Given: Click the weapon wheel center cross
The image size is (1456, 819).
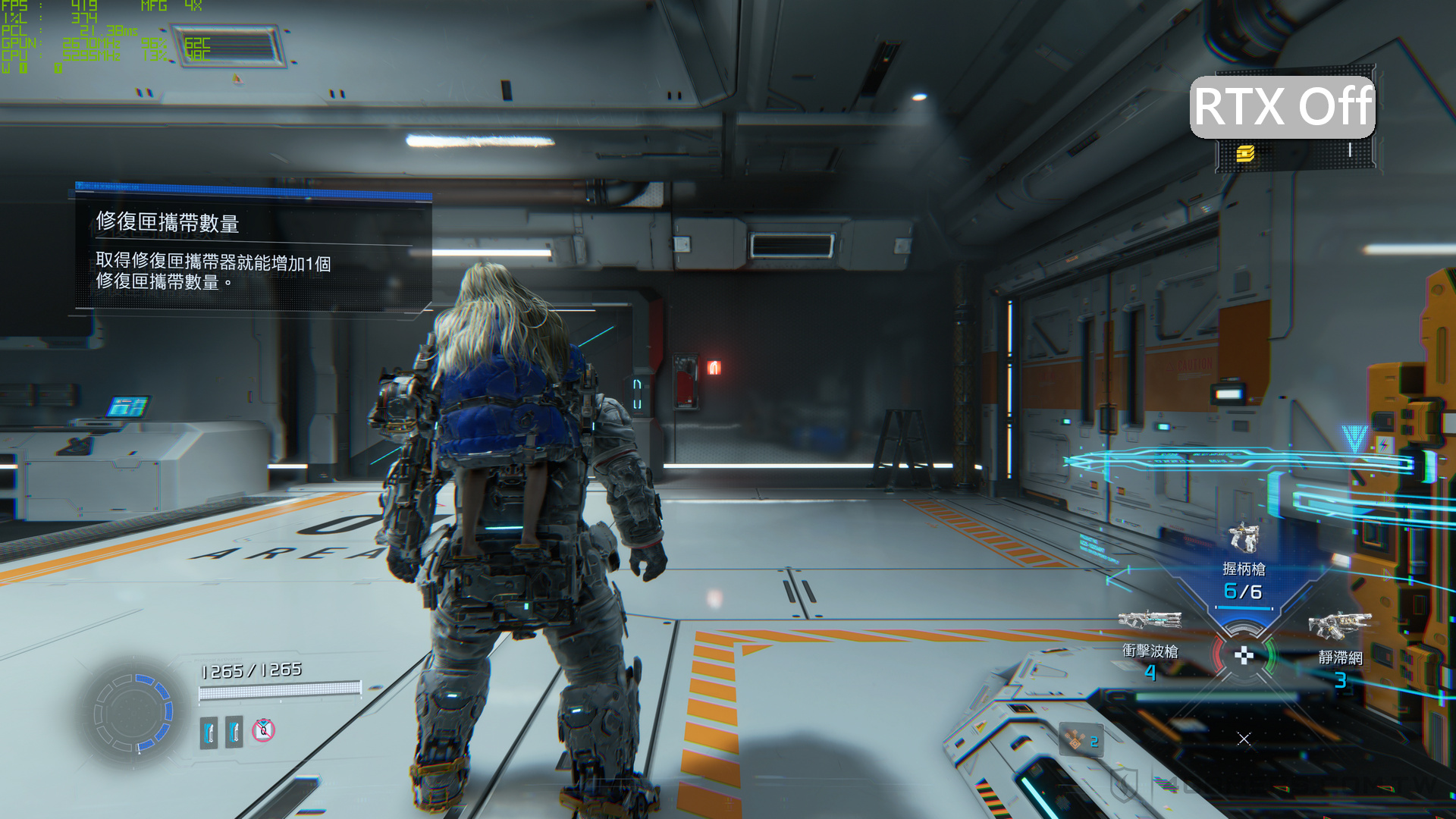Looking at the screenshot, I should click(1244, 655).
